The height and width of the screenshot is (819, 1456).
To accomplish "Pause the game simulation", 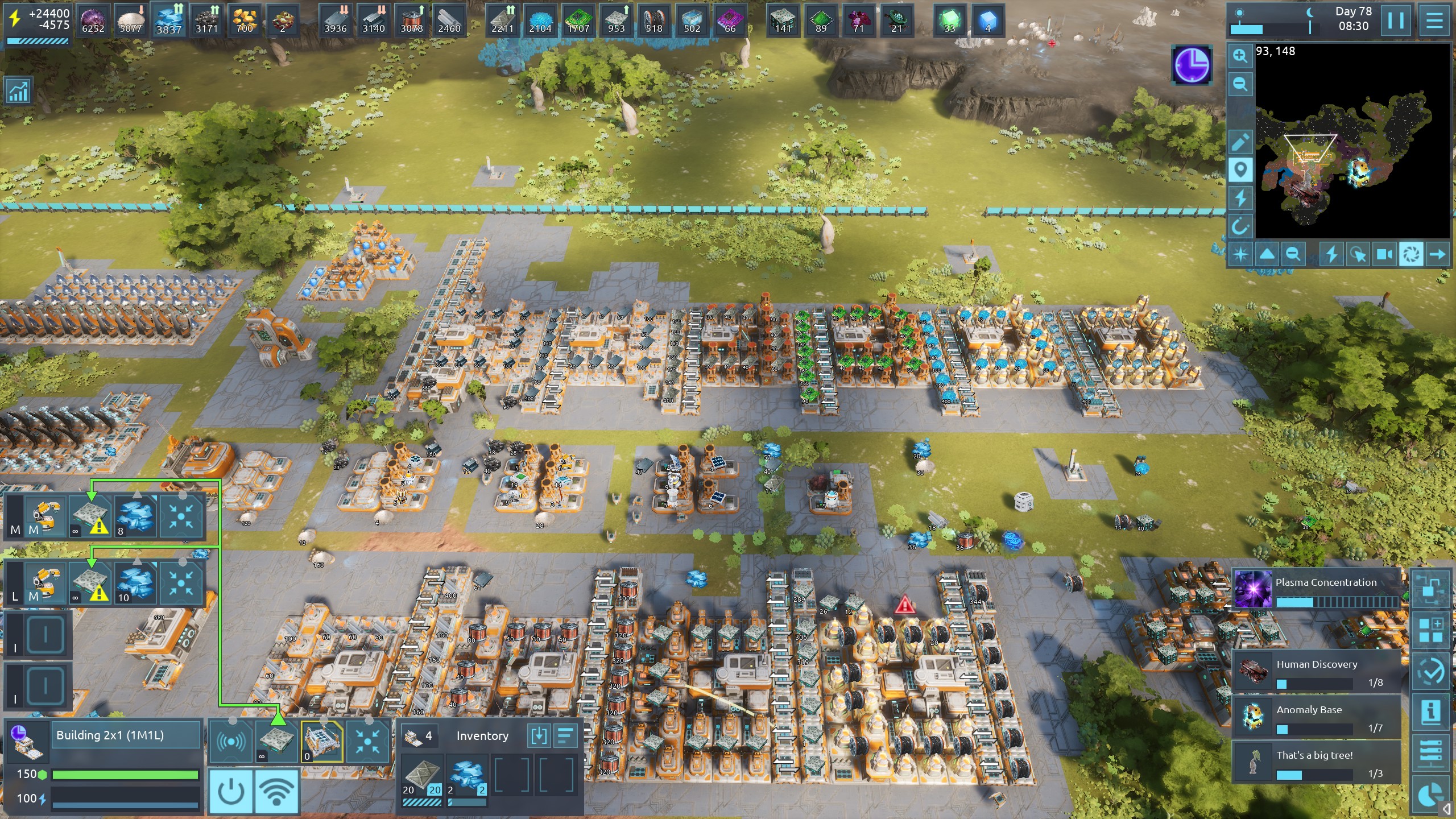I will (x=1395, y=21).
